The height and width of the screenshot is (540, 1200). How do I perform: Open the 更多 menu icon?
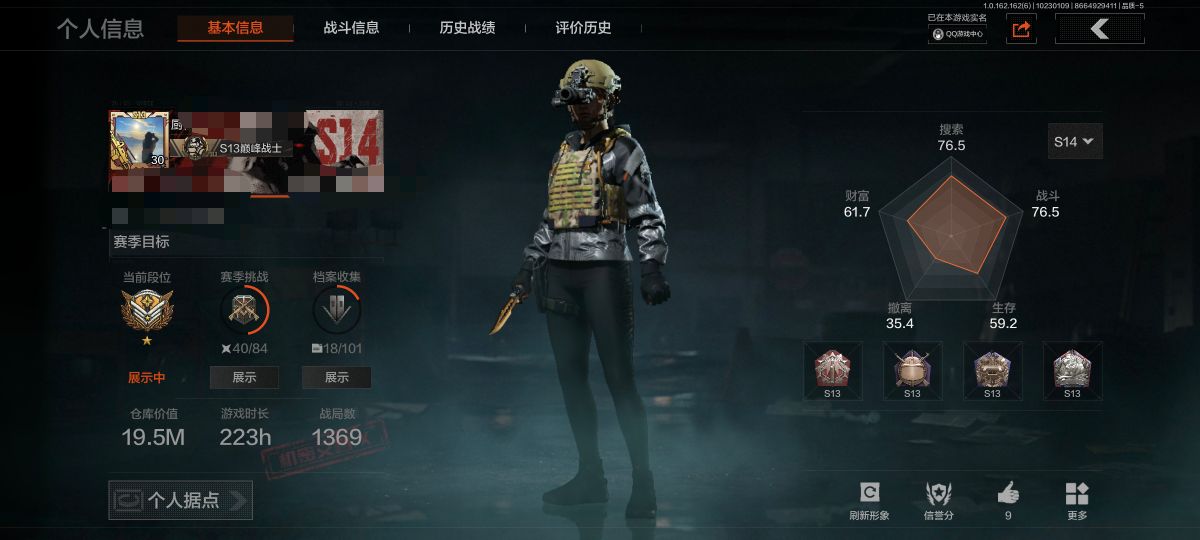1077,493
